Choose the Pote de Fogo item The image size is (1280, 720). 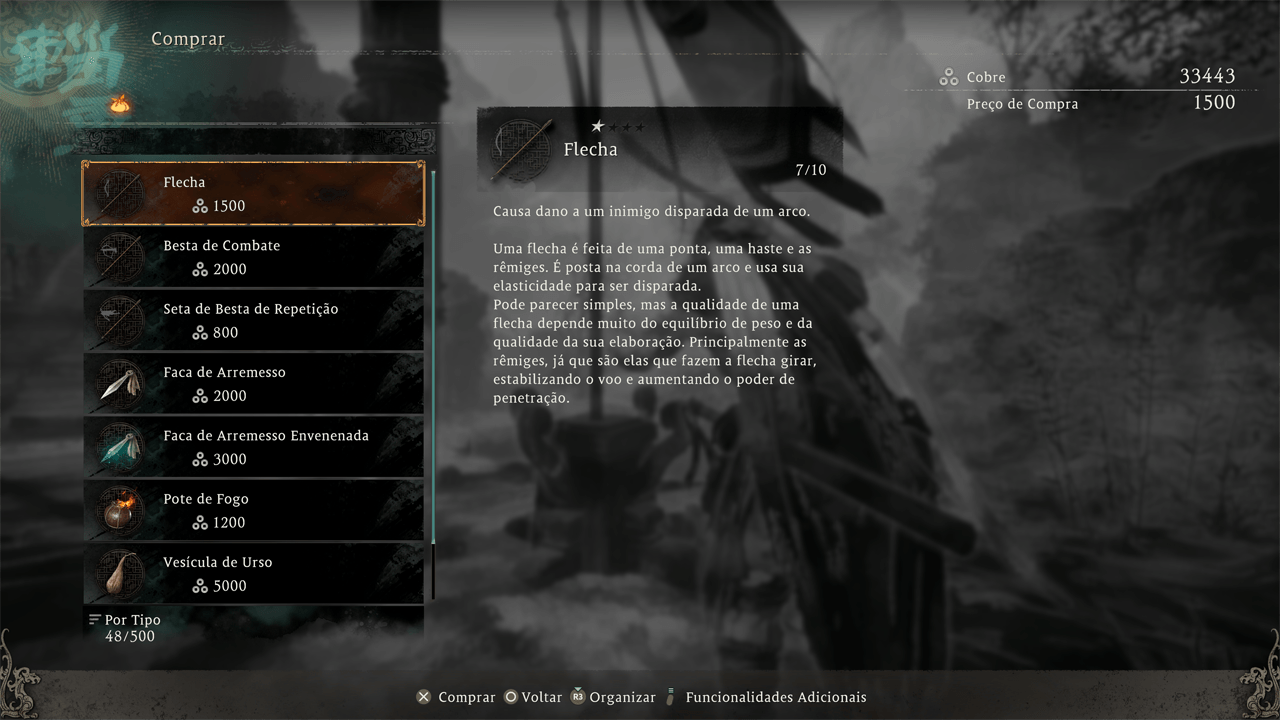253,510
